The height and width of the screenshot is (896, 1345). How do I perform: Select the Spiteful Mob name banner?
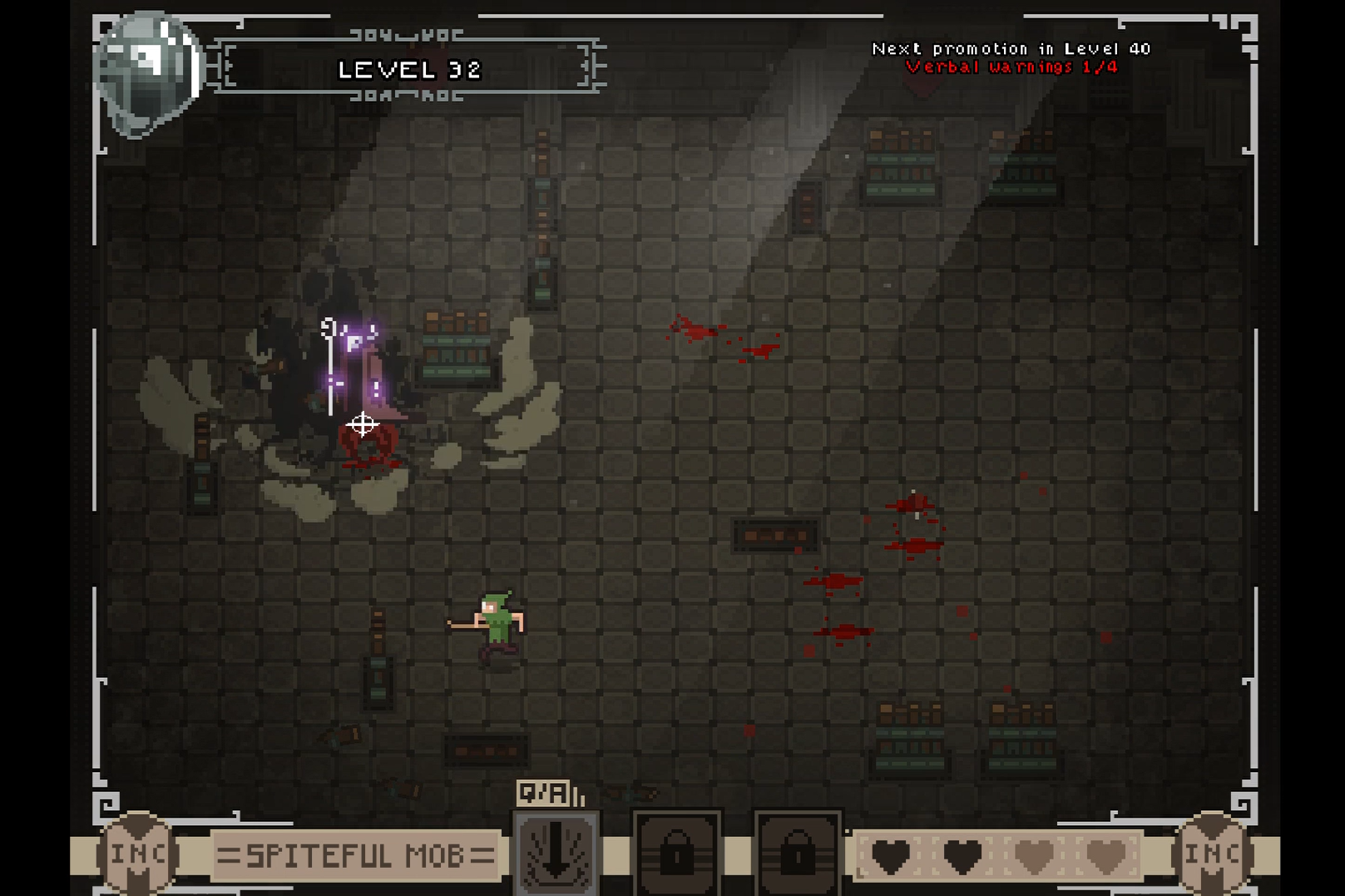point(355,854)
